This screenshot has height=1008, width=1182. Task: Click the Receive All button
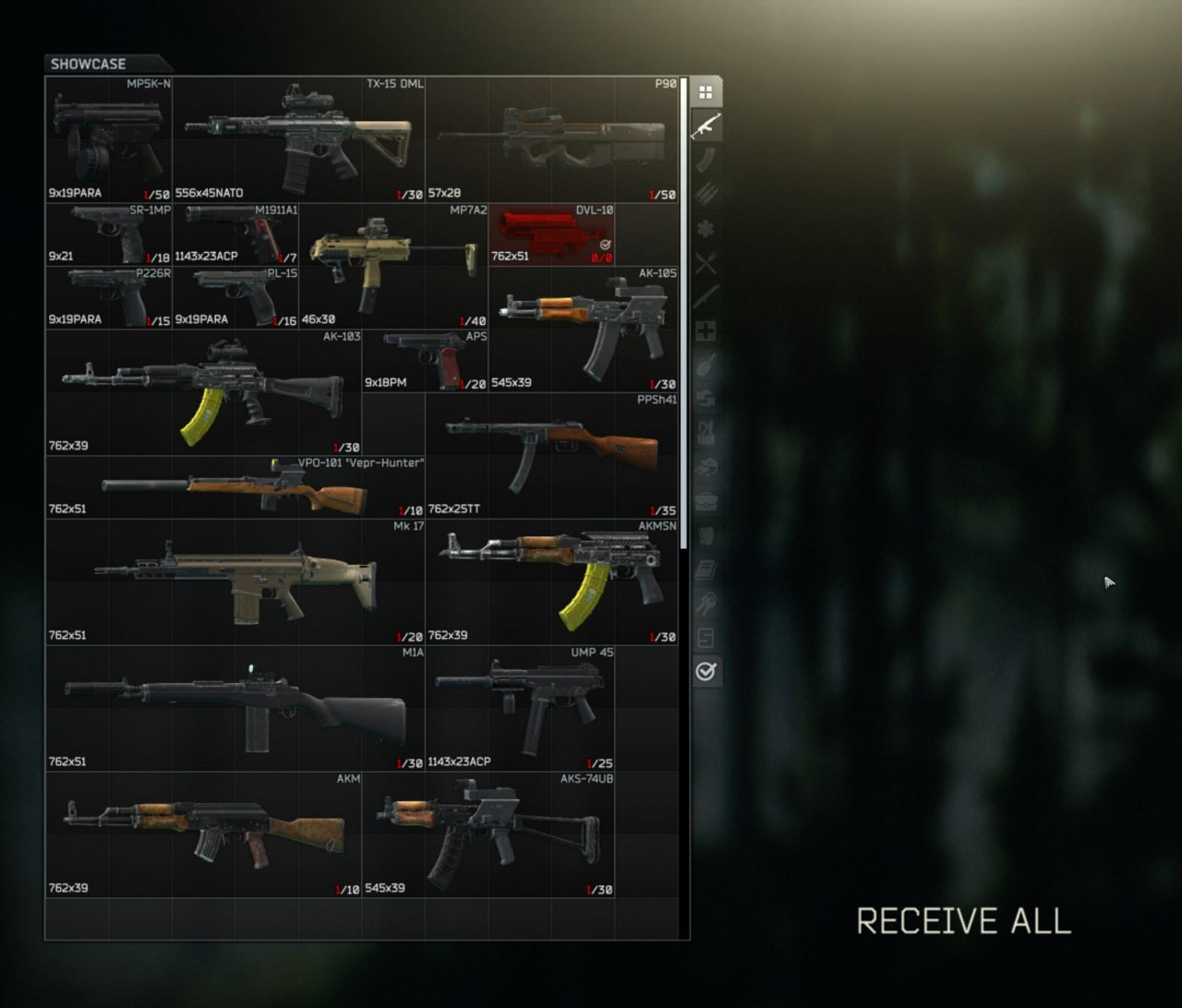pos(963,921)
